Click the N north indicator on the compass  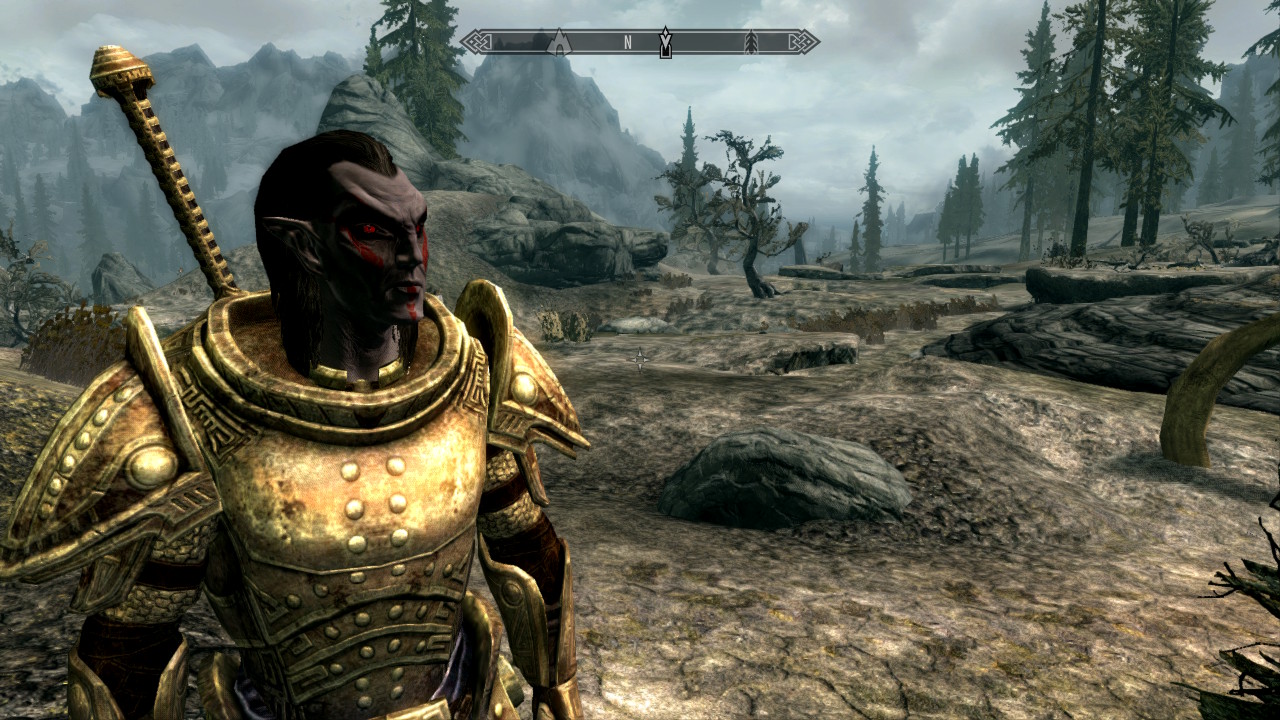628,42
